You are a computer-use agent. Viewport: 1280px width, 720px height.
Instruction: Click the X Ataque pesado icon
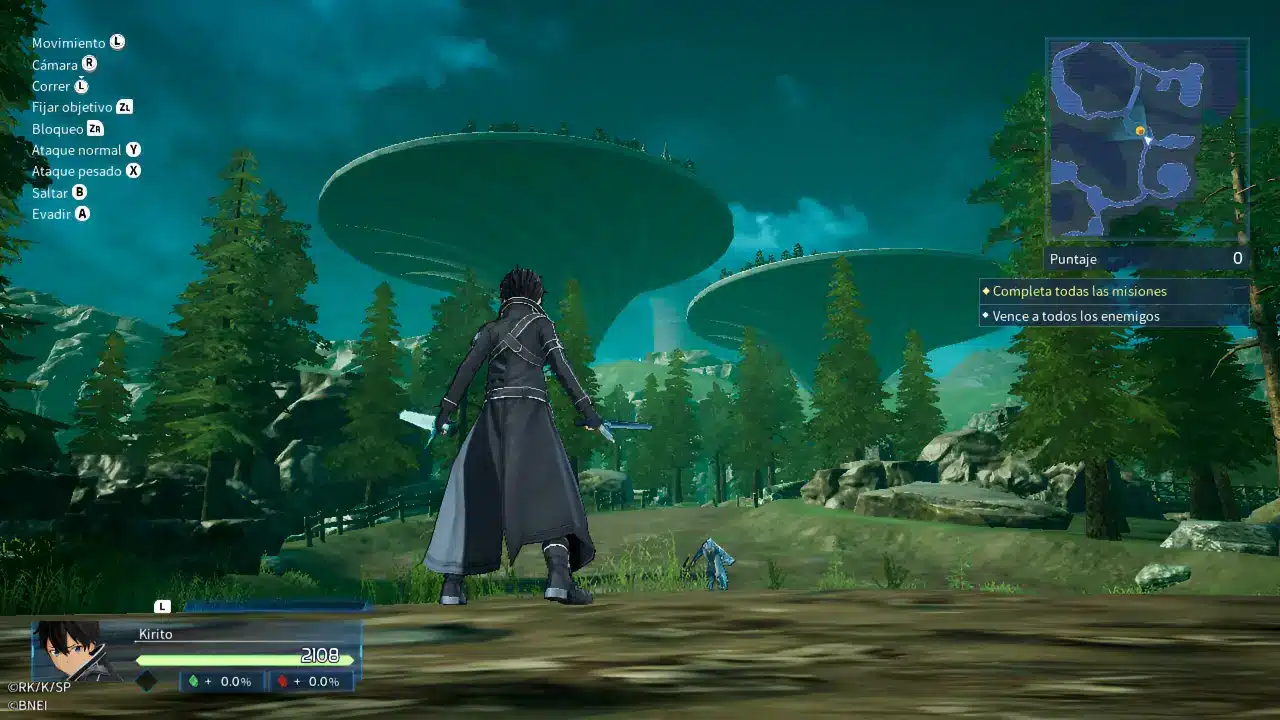pyautogui.click(x=132, y=171)
